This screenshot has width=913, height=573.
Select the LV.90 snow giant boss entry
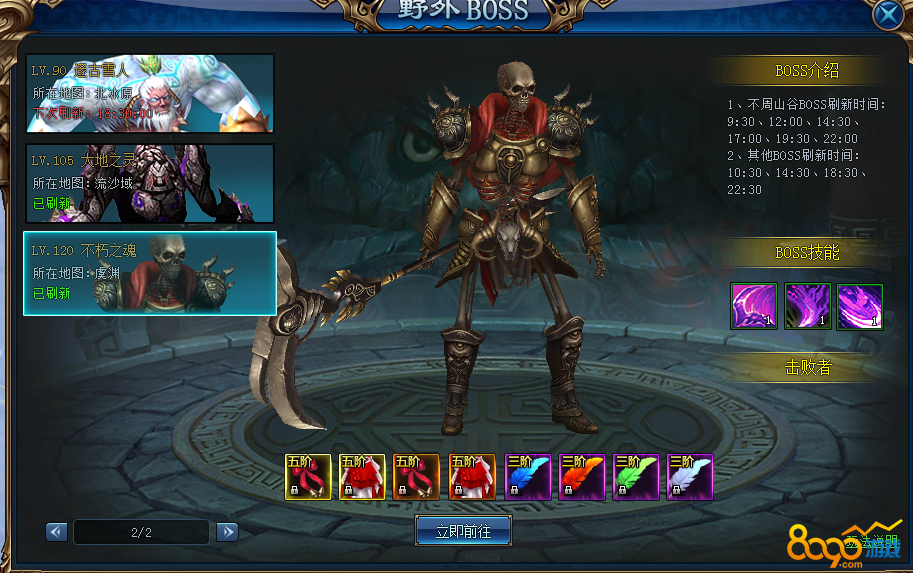[x=150, y=93]
